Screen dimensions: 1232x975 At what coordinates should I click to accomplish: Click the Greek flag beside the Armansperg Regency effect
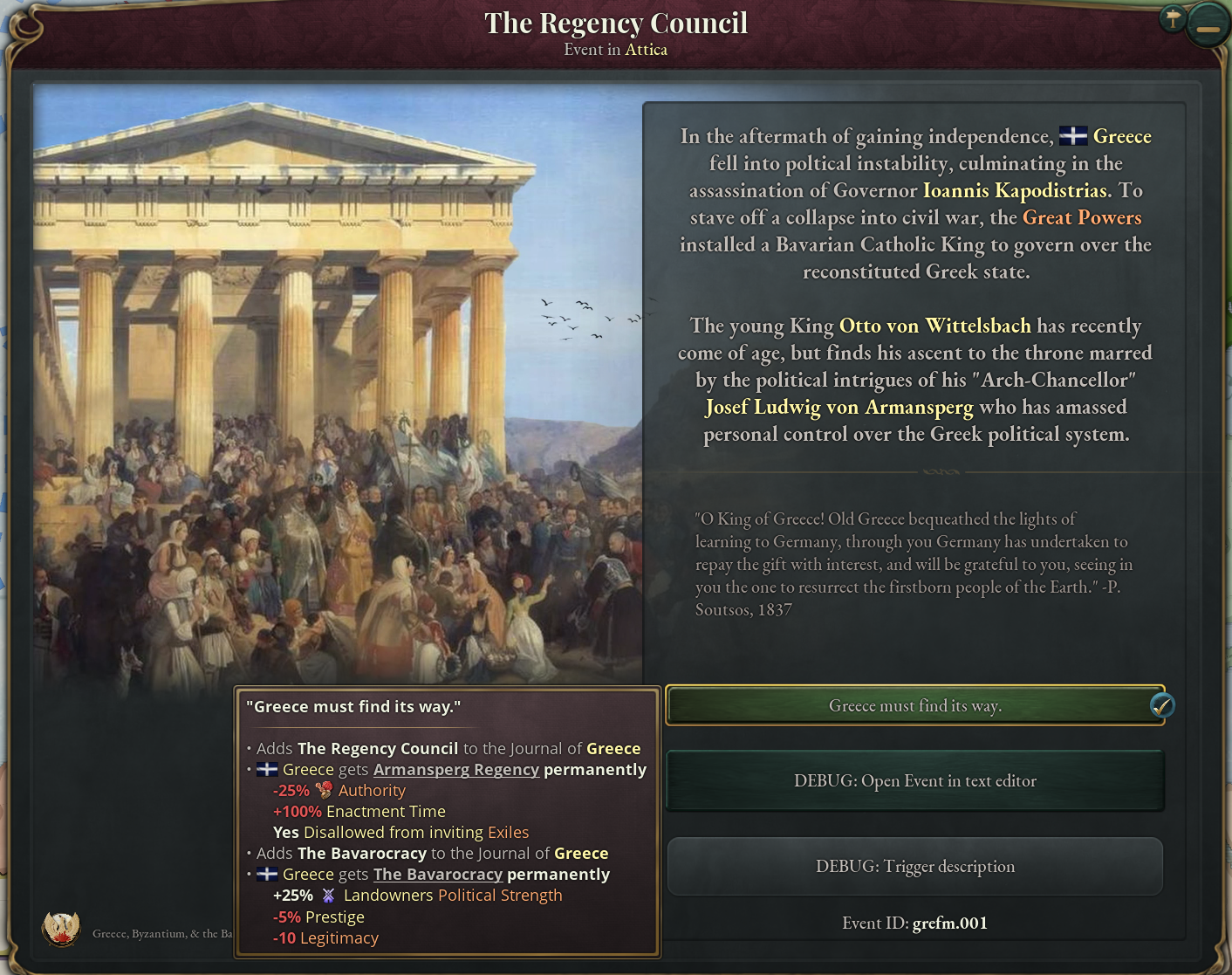click(x=267, y=769)
